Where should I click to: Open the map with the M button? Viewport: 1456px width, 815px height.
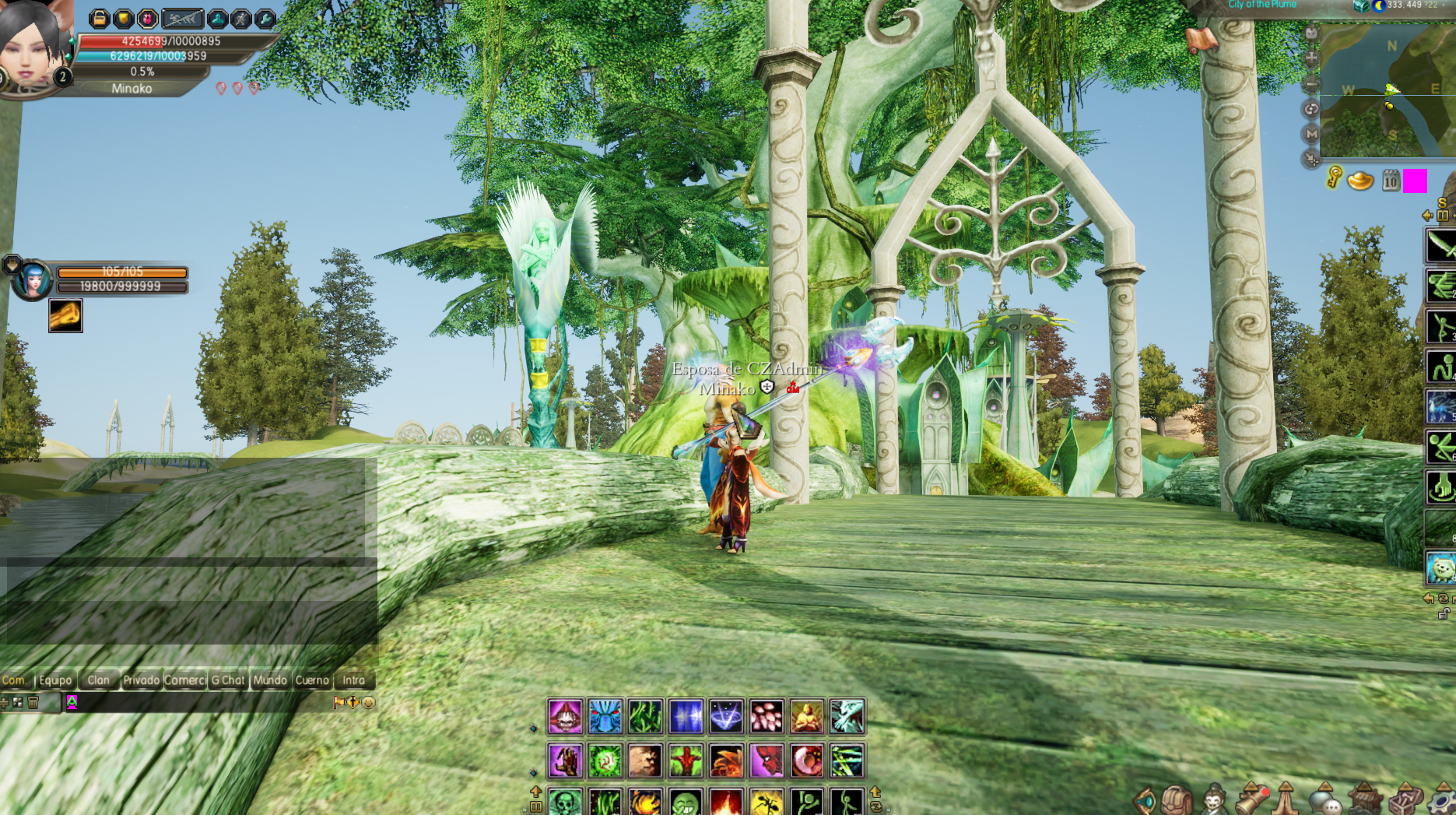[1311, 134]
